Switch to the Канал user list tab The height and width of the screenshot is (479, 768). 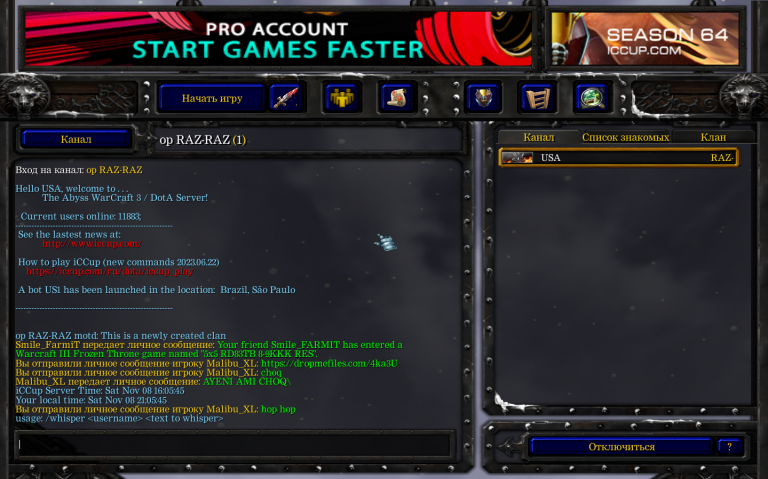(538, 137)
